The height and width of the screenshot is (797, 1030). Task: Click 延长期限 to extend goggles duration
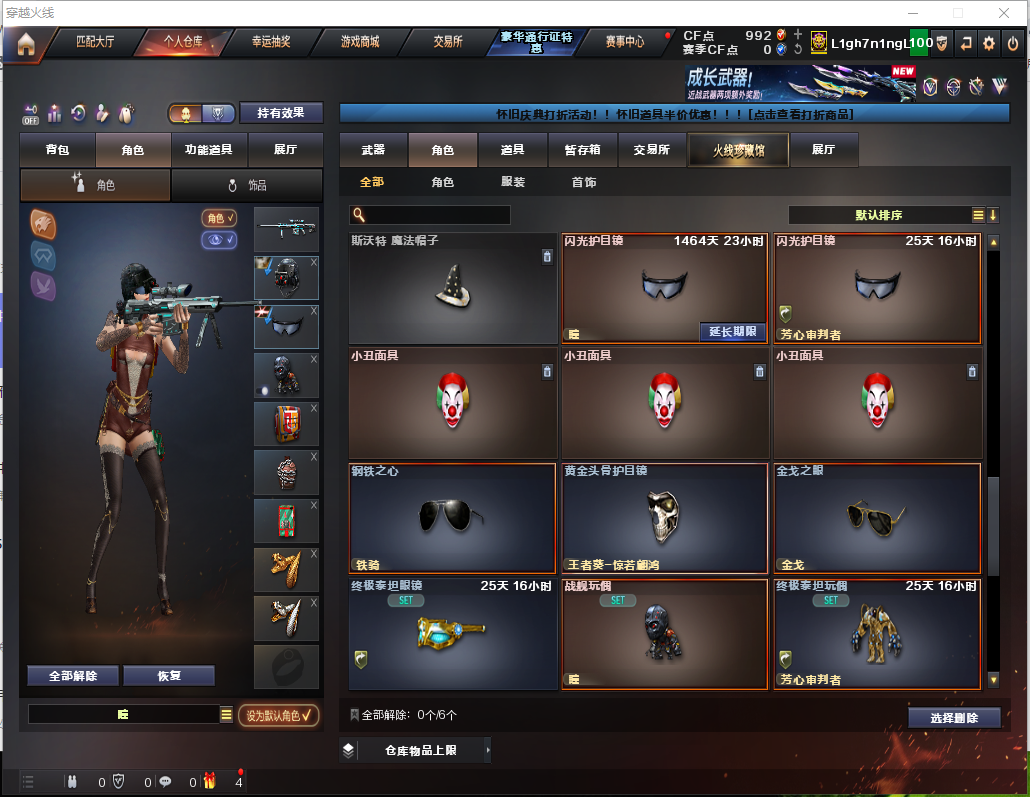[731, 332]
